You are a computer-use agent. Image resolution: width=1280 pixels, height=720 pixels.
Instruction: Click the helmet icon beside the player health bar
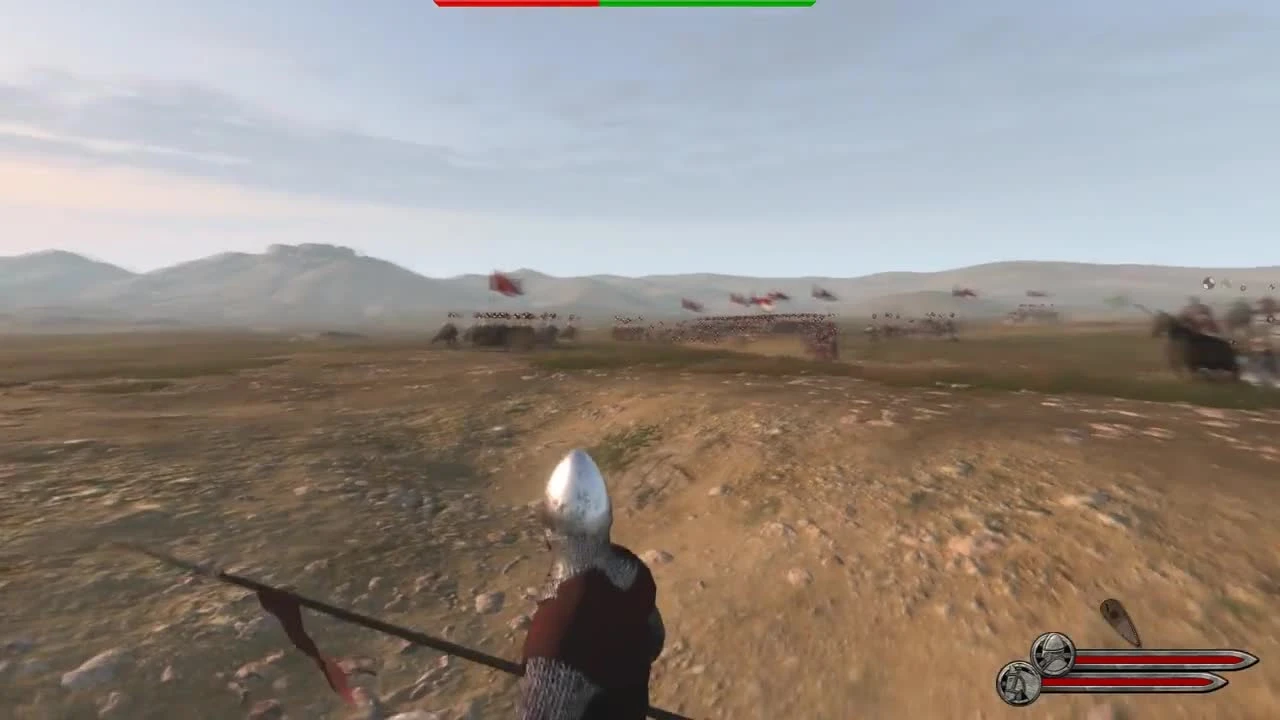point(1052,653)
